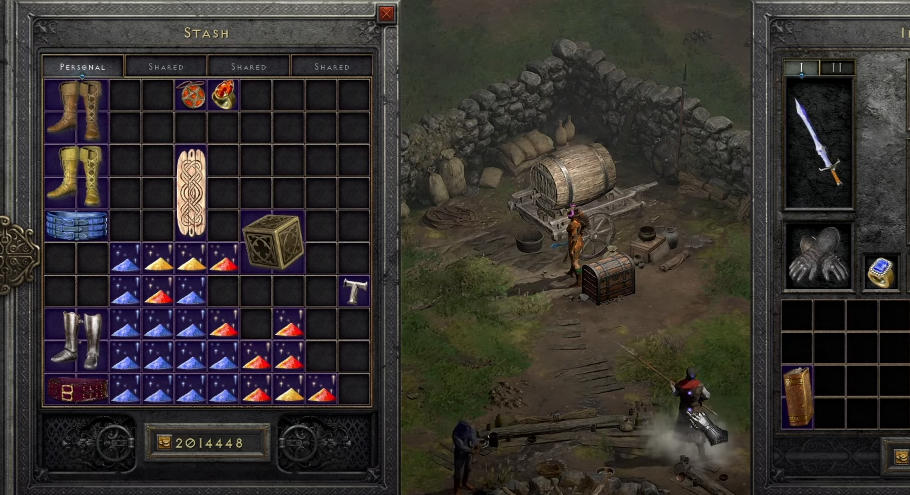Pick the round red amulet
The width and height of the screenshot is (910, 495).
tap(191, 96)
